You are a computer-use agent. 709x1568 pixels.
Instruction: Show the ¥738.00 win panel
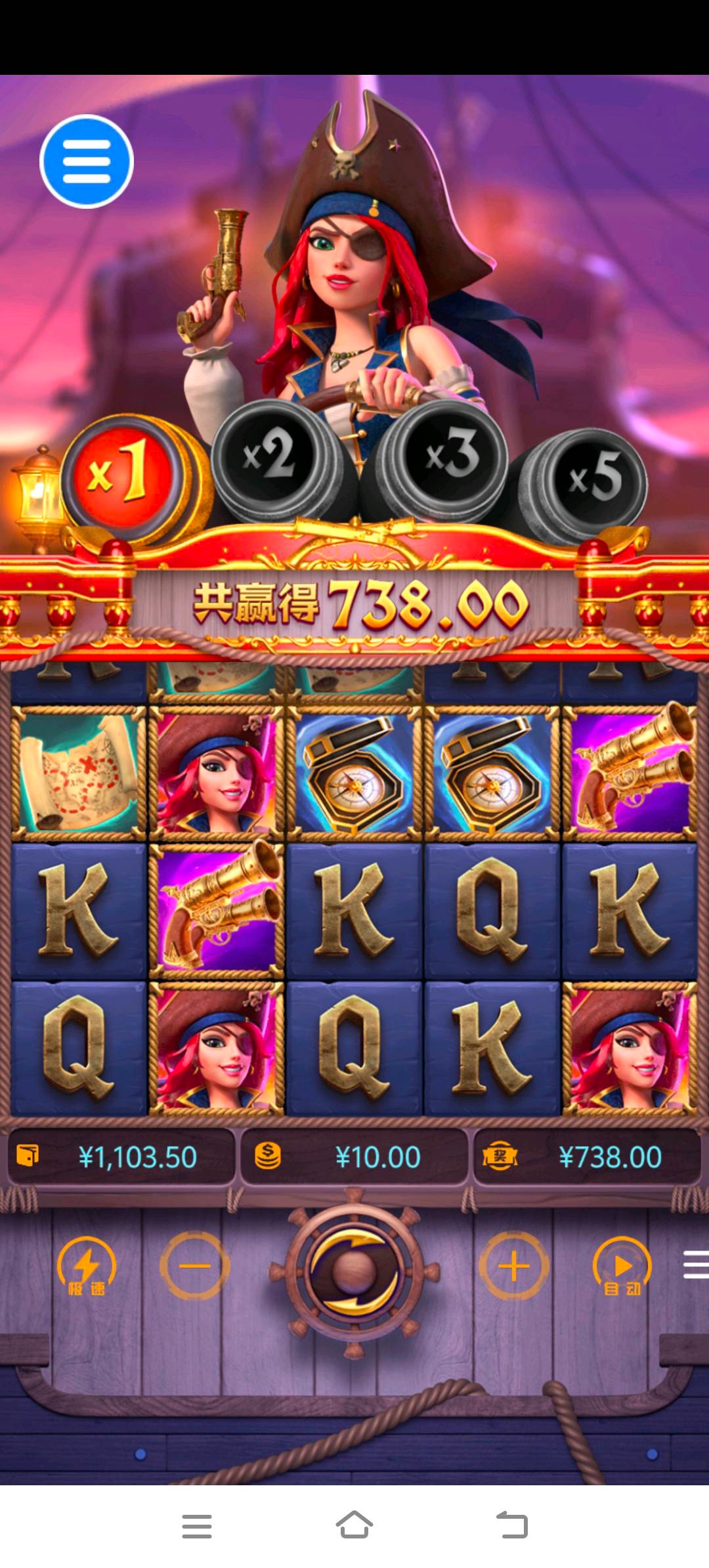click(x=587, y=1157)
